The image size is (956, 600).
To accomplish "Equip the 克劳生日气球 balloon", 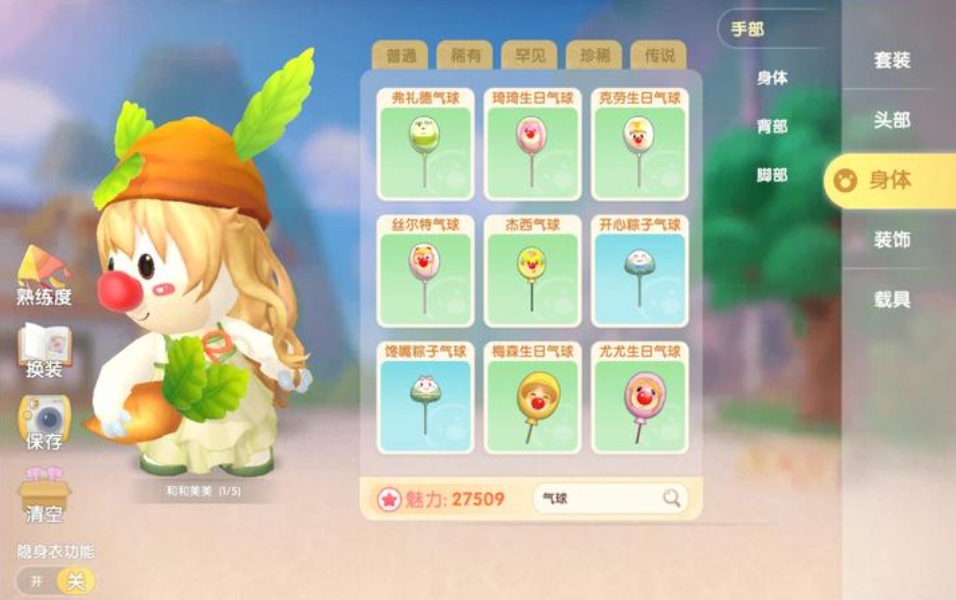I will 640,144.
